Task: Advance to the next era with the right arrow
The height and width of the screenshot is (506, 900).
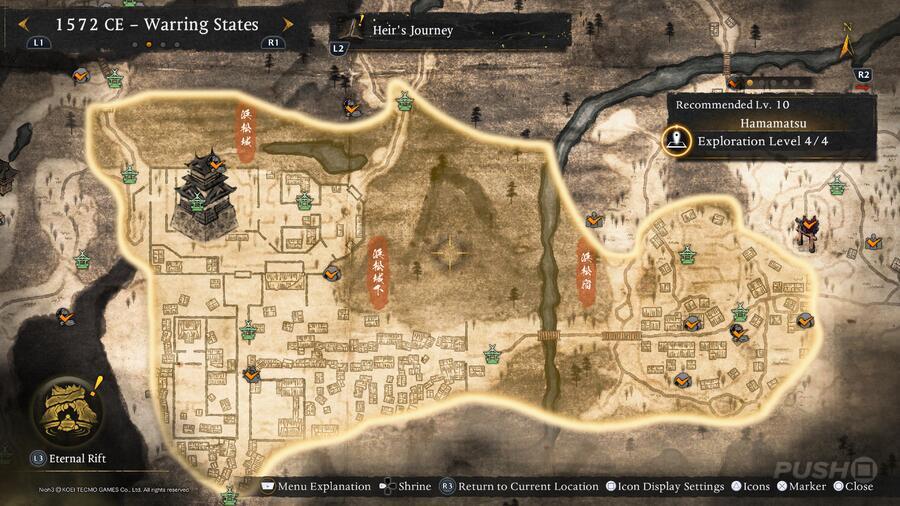Action: [289, 24]
